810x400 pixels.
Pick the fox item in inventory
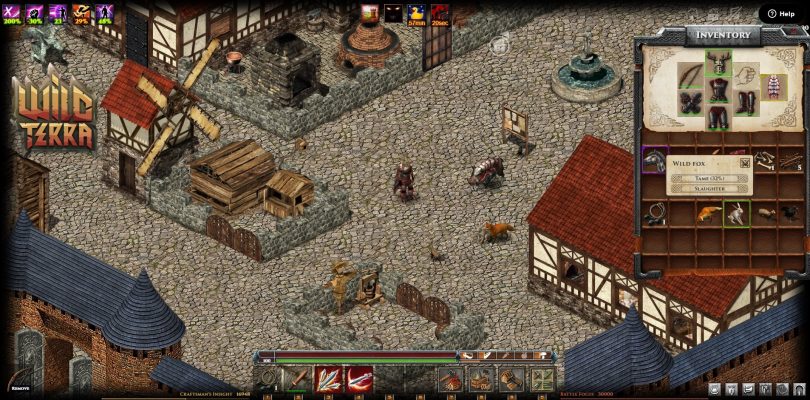(707, 213)
